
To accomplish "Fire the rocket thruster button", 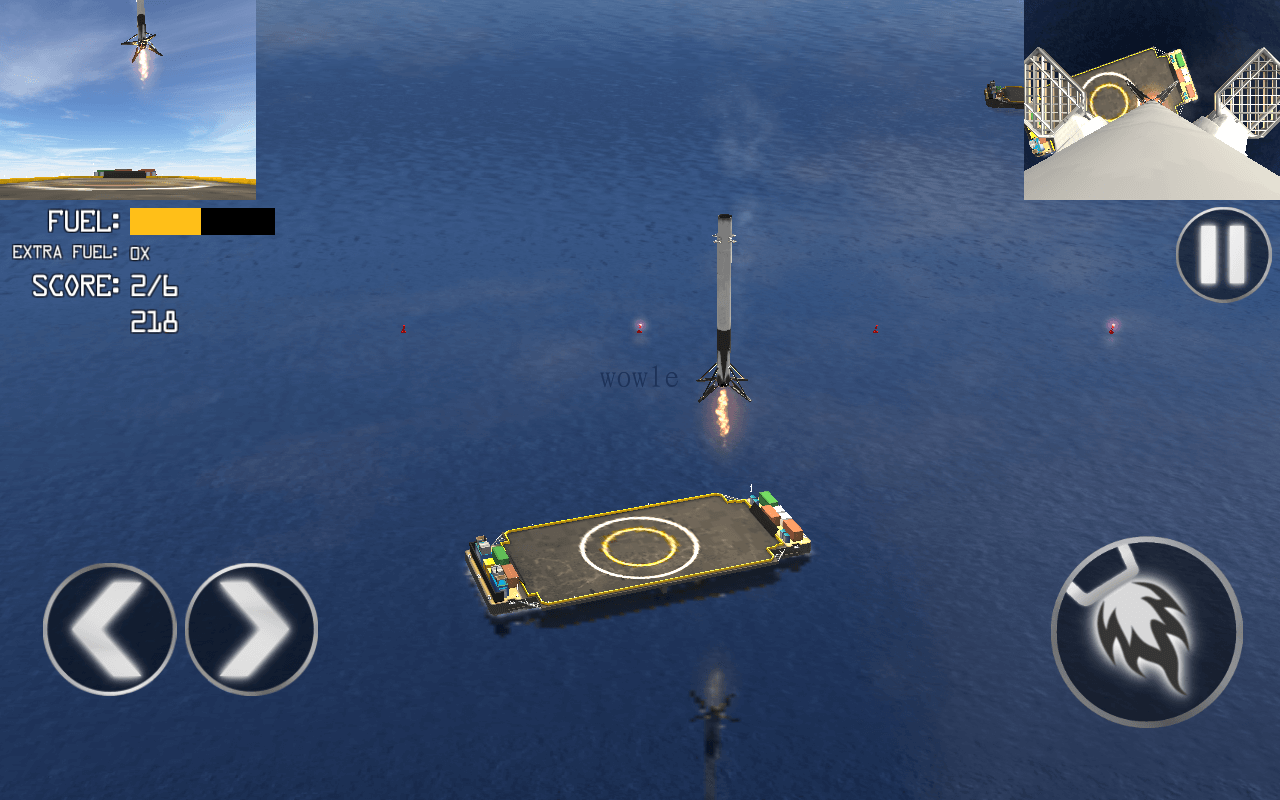I will (1147, 632).
